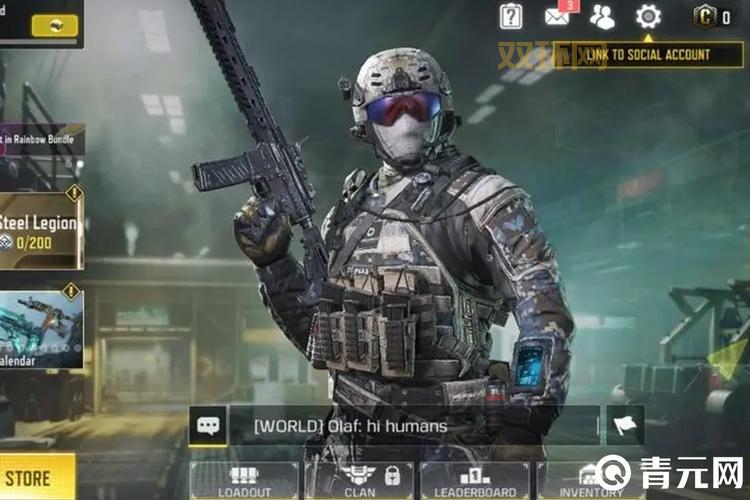Open the Steel Legion event banner

(41, 230)
